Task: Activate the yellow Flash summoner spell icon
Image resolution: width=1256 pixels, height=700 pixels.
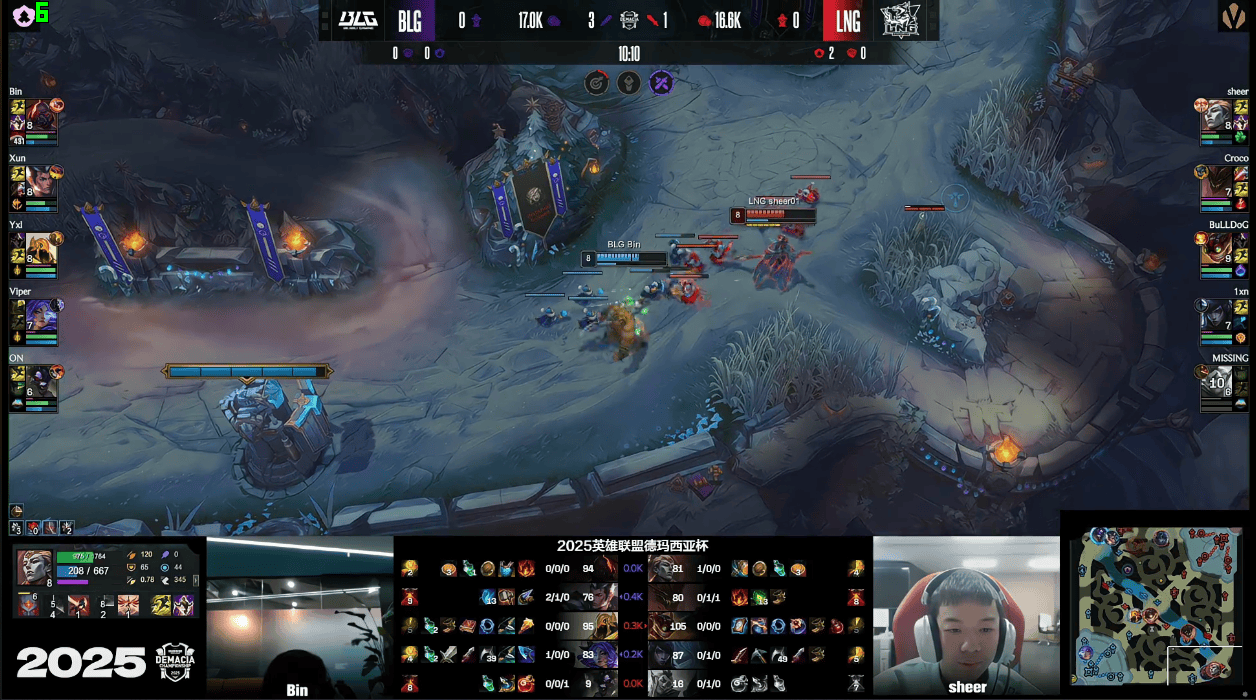Action: [159, 605]
